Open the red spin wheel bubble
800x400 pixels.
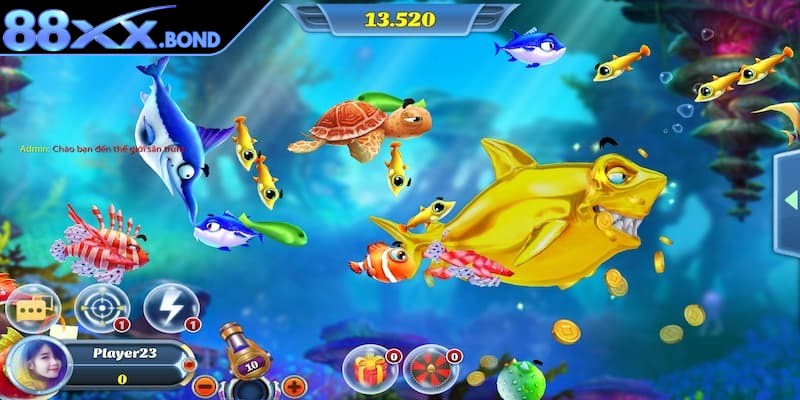tap(429, 369)
